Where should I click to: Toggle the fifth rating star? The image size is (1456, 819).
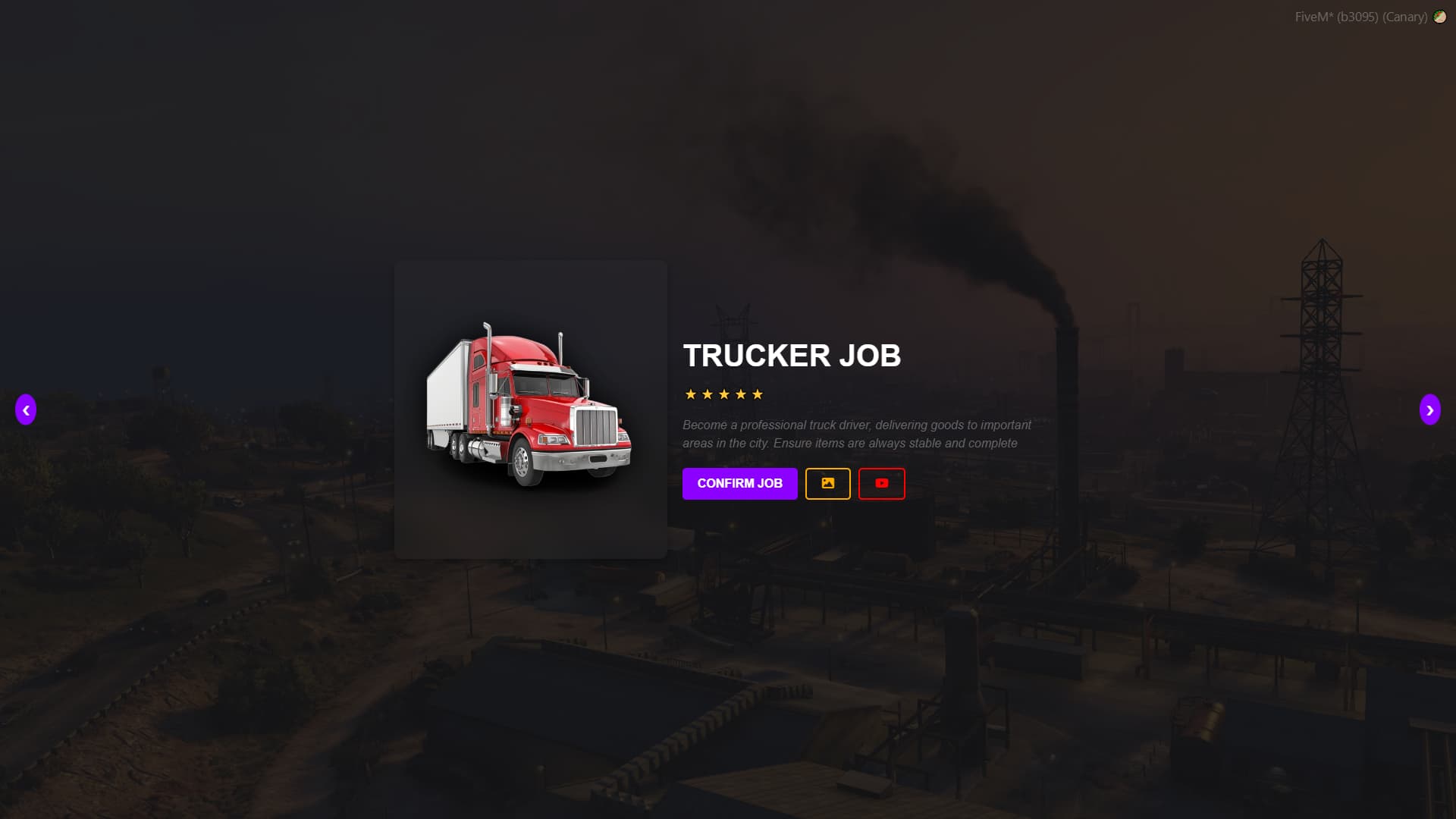pyautogui.click(x=758, y=394)
